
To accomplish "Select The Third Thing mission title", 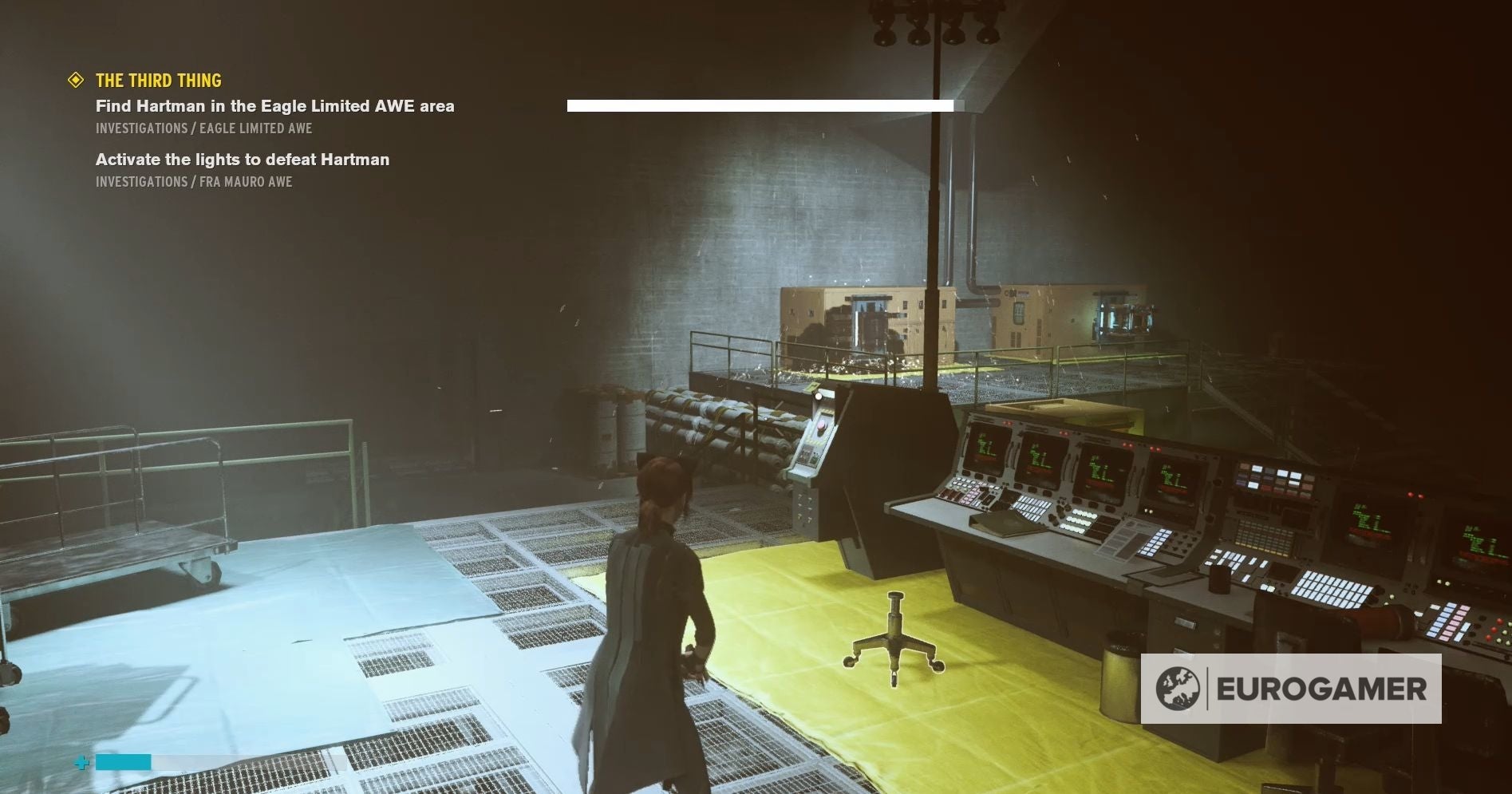I will coord(158,81).
